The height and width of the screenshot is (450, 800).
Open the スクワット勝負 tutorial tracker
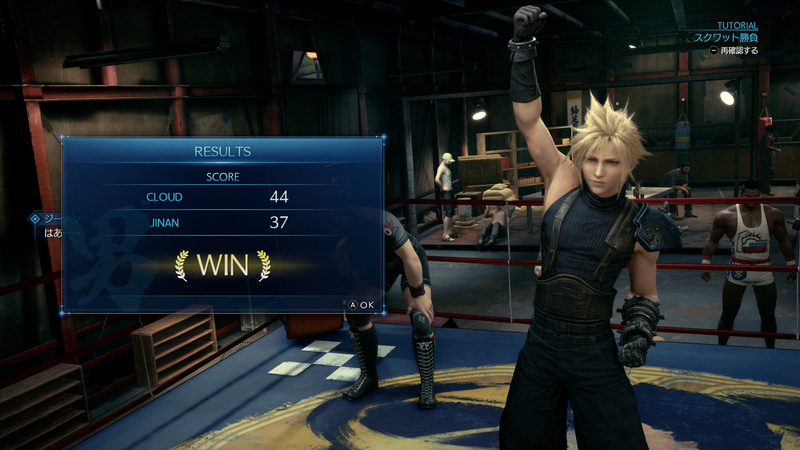click(x=726, y=38)
